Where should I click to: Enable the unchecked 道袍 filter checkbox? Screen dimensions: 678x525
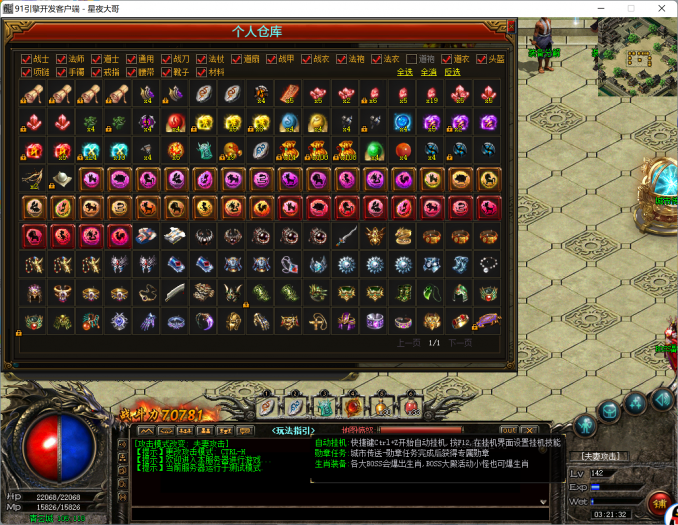[x=411, y=59]
